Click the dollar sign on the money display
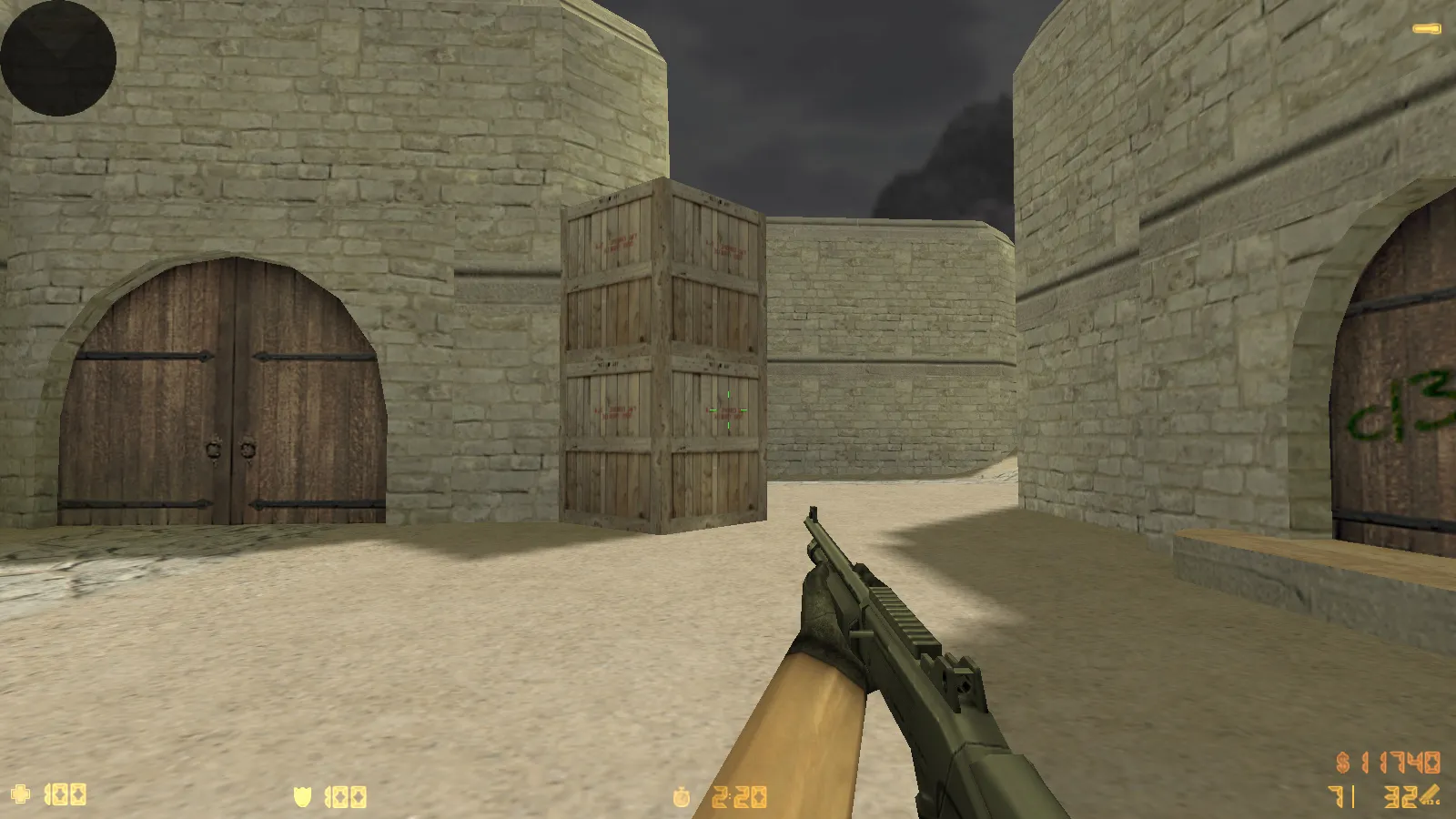1456x819 pixels. [x=1342, y=763]
